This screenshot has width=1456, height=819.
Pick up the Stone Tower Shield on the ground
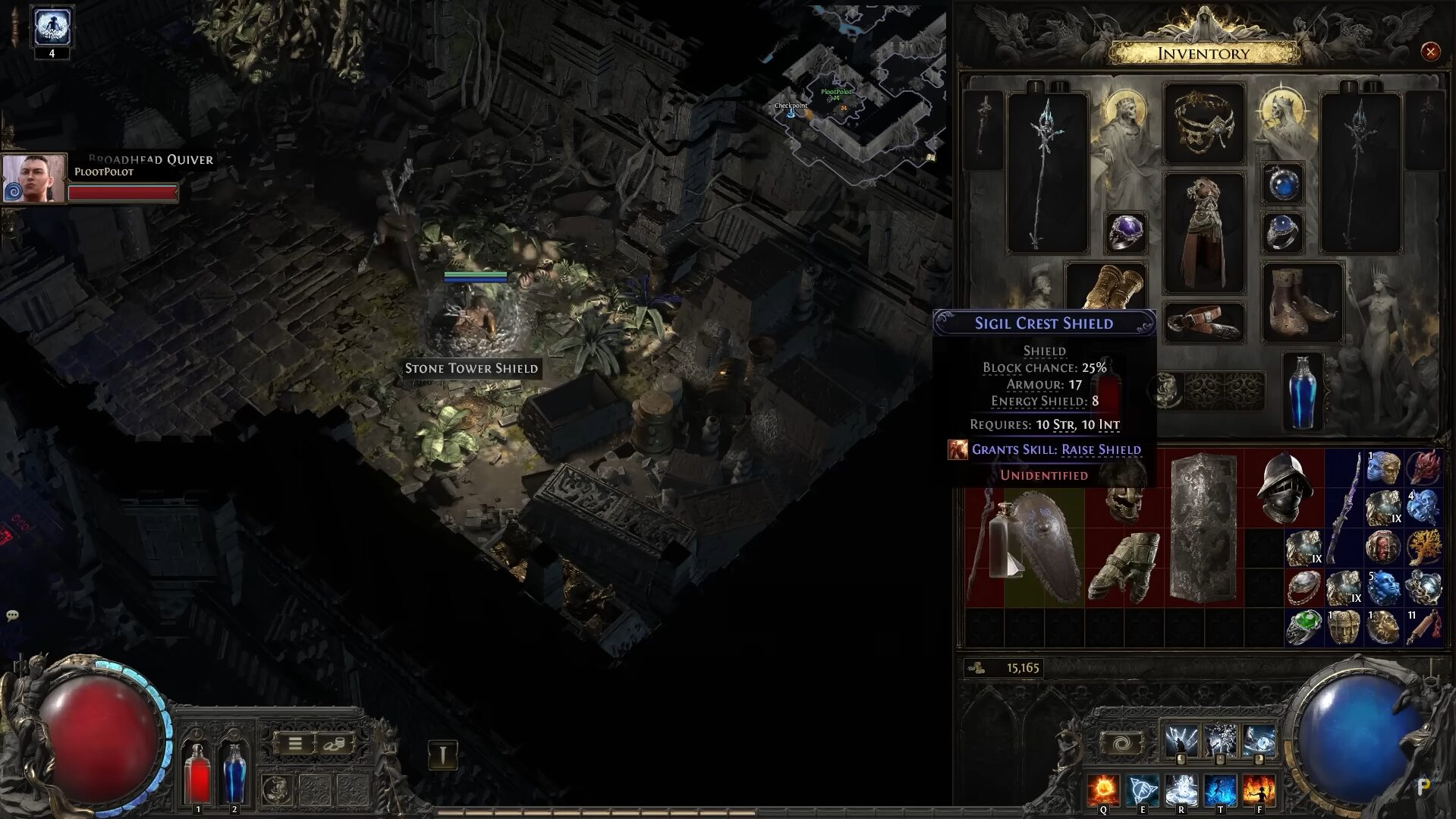pyautogui.click(x=472, y=368)
